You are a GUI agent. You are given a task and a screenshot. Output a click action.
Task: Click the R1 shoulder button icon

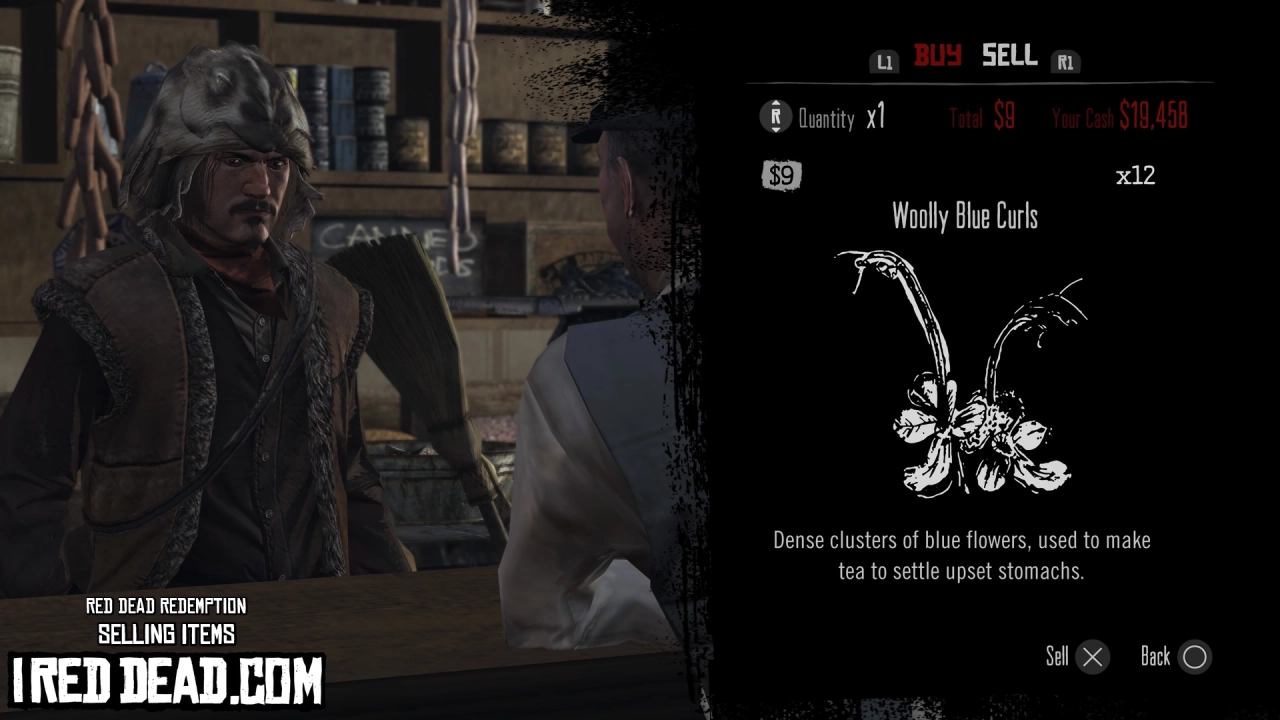click(x=1065, y=60)
